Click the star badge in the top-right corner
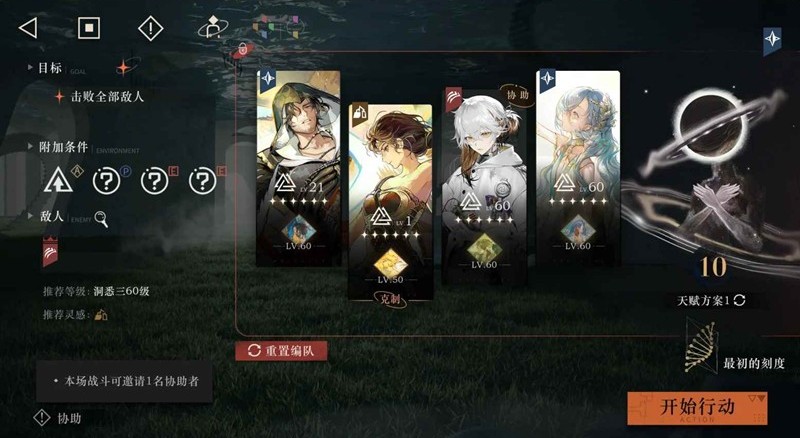Screen dimensions: 800x438 772,40
